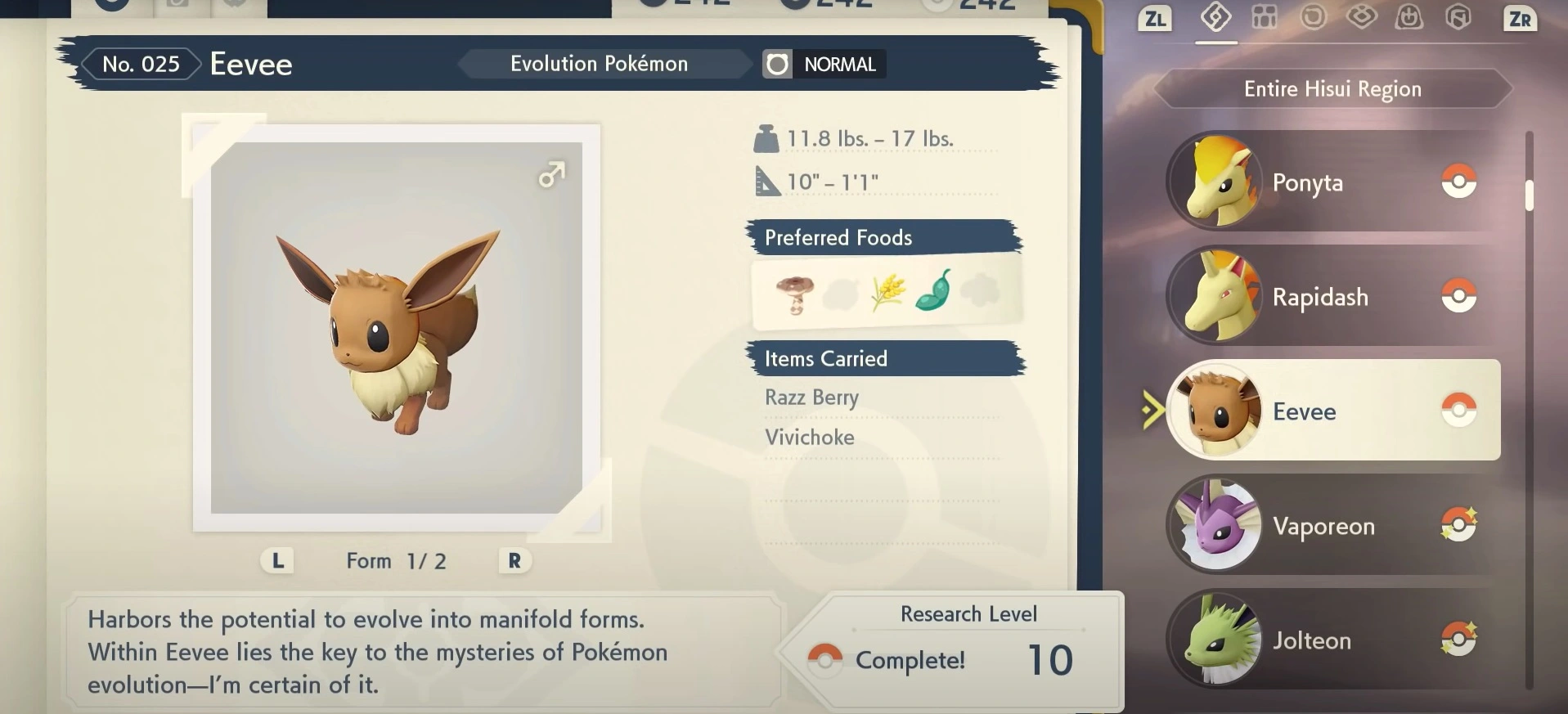Viewport: 1568px width, 714px height.
Task: Click the Razz Berry items carried line
Action: 811,397
